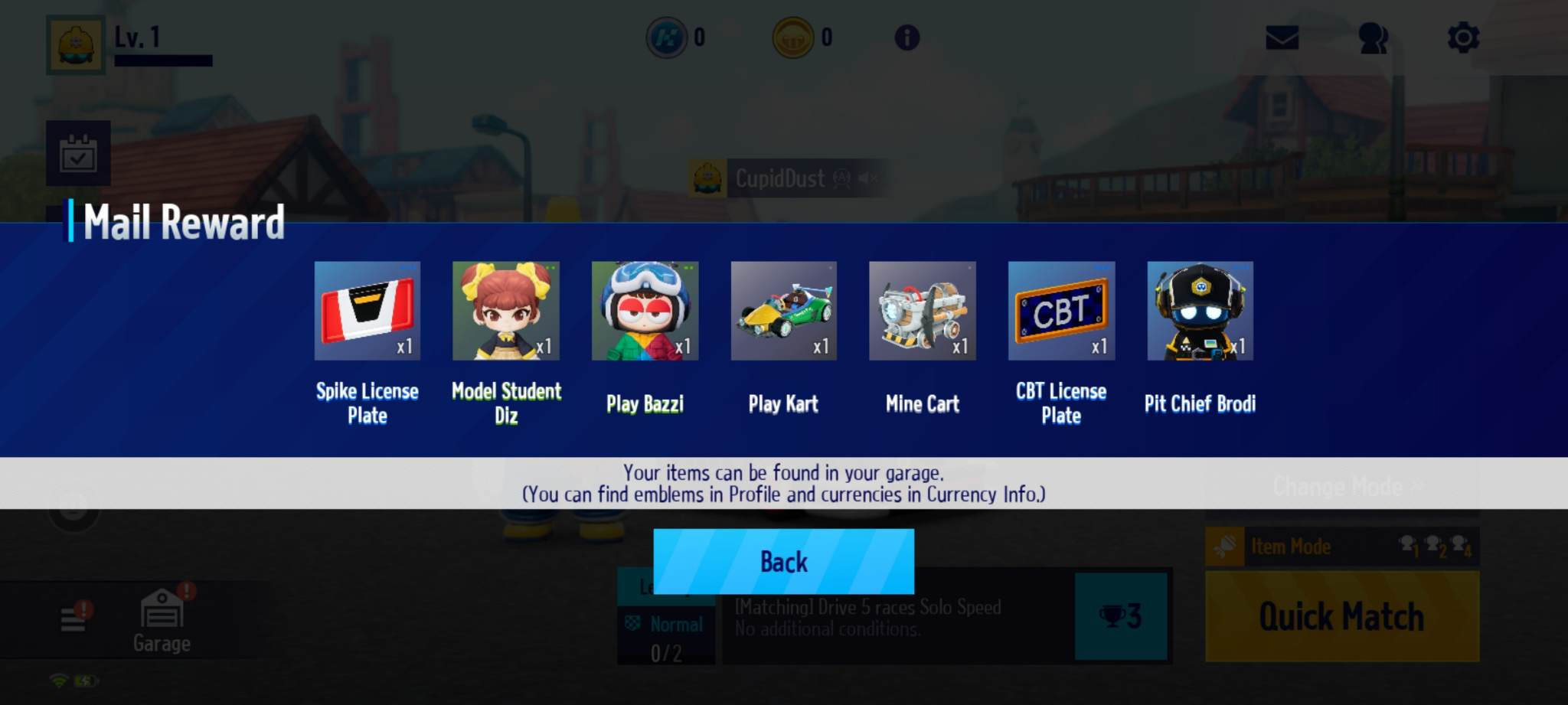Select the Item Mode banner
Screen dimensions: 1568x705
[x=1340, y=546]
